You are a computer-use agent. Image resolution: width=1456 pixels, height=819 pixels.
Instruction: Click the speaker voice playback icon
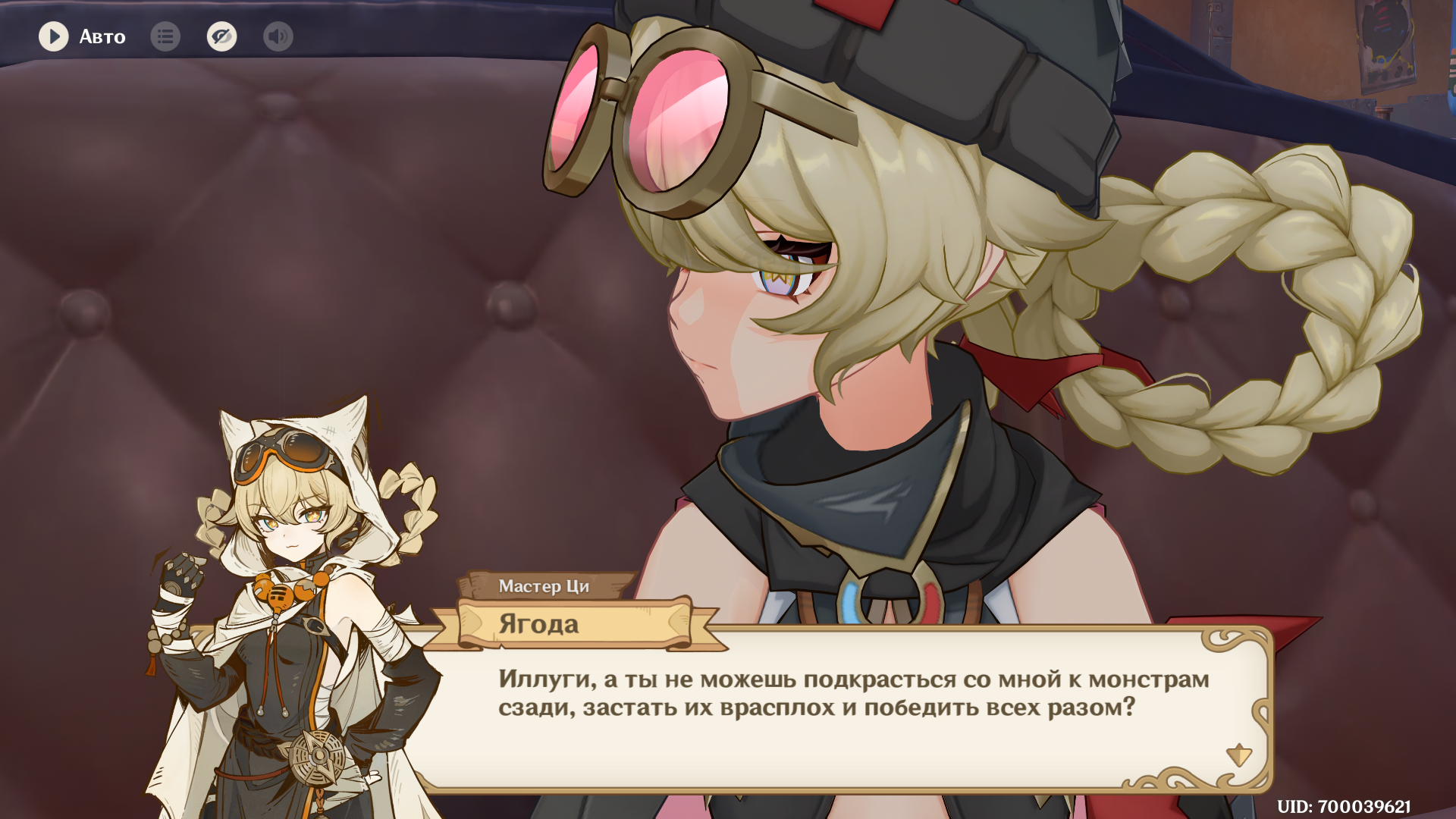tap(278, 36)
